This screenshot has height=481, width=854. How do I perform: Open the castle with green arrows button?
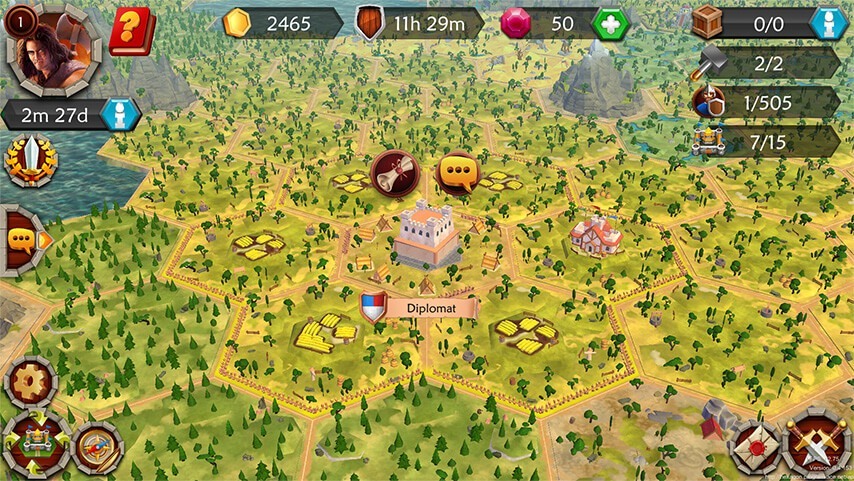click(x=36, y=442)
